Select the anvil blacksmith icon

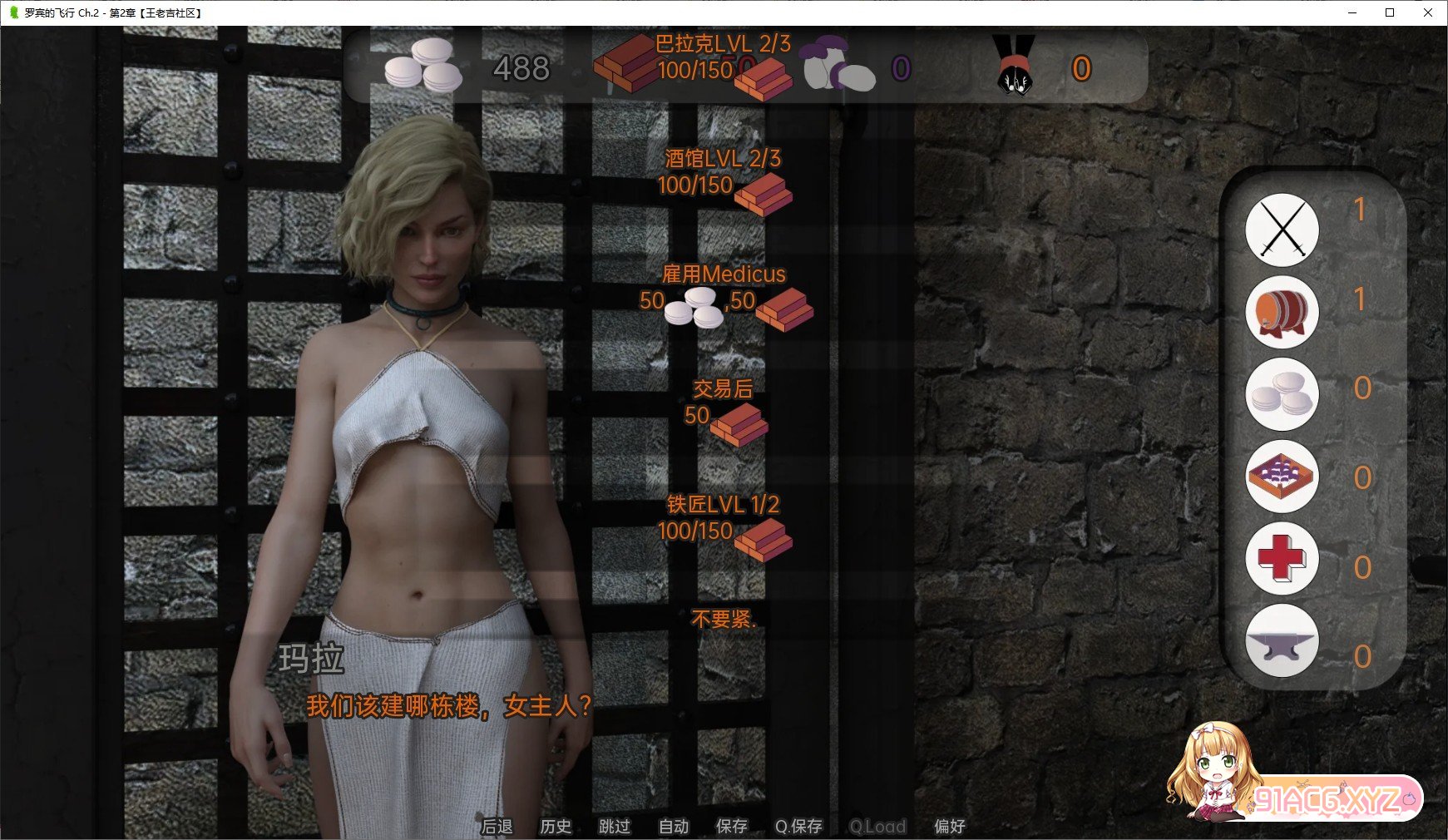(x=1282, y=640)
